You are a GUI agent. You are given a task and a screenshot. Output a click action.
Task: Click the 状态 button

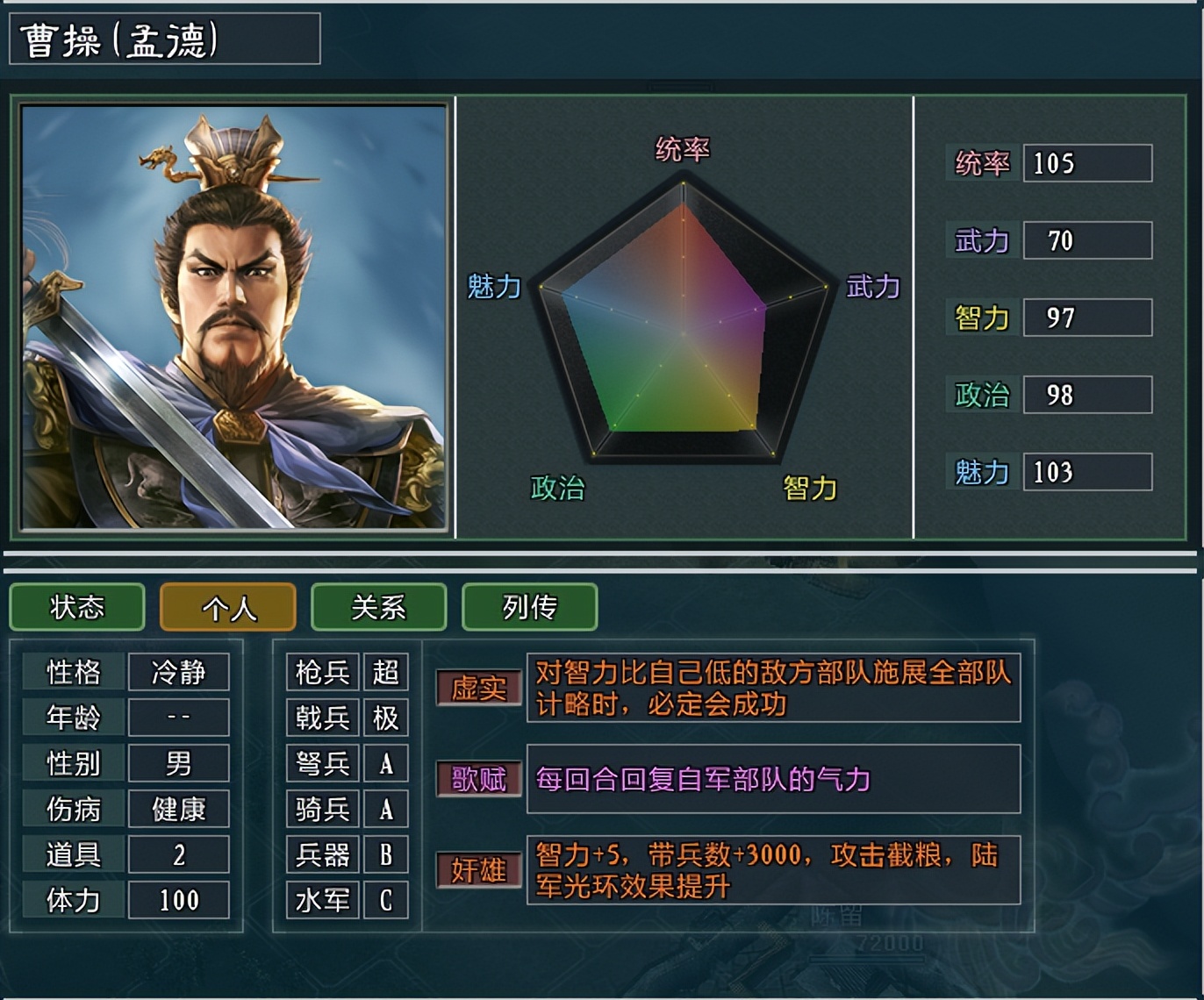click(x=76, y=607)
